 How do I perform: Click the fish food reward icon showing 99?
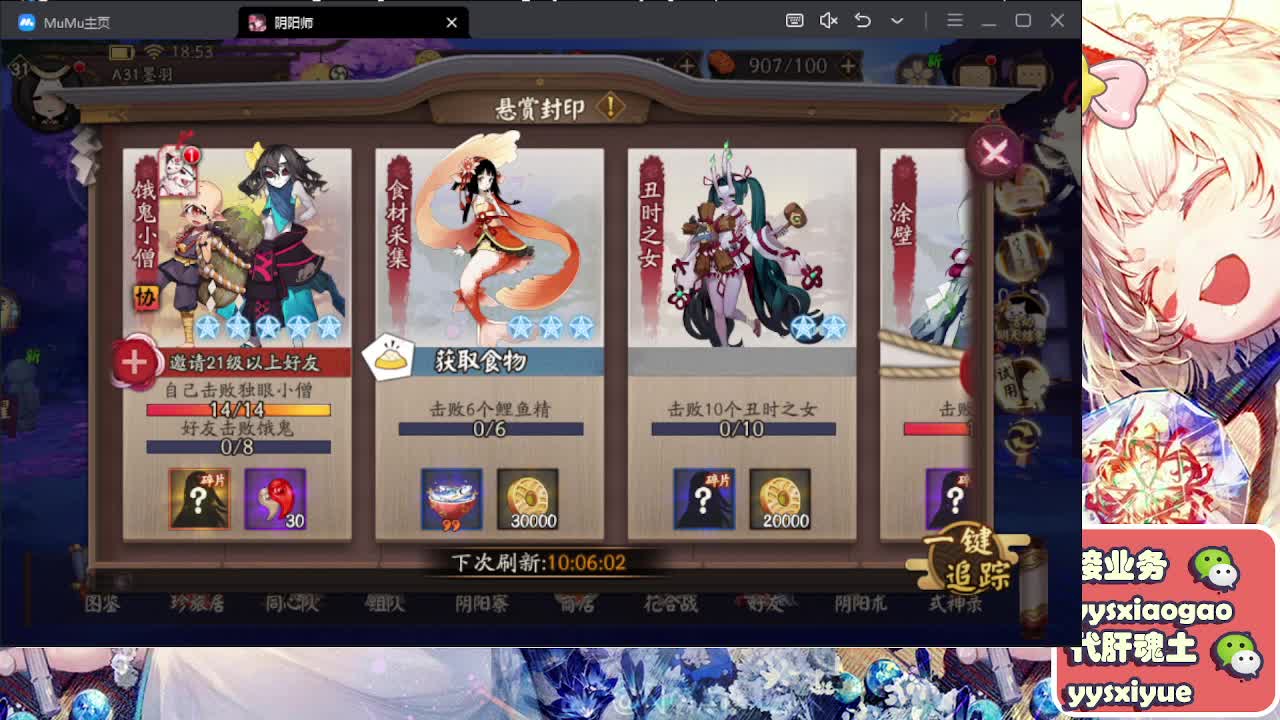[452, 499]
